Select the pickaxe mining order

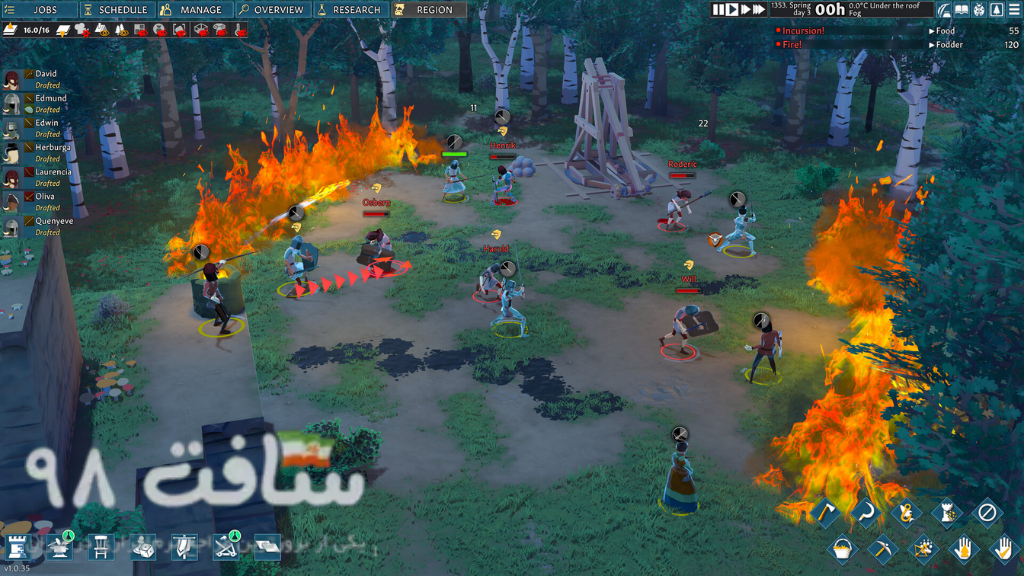click(882, 548)
